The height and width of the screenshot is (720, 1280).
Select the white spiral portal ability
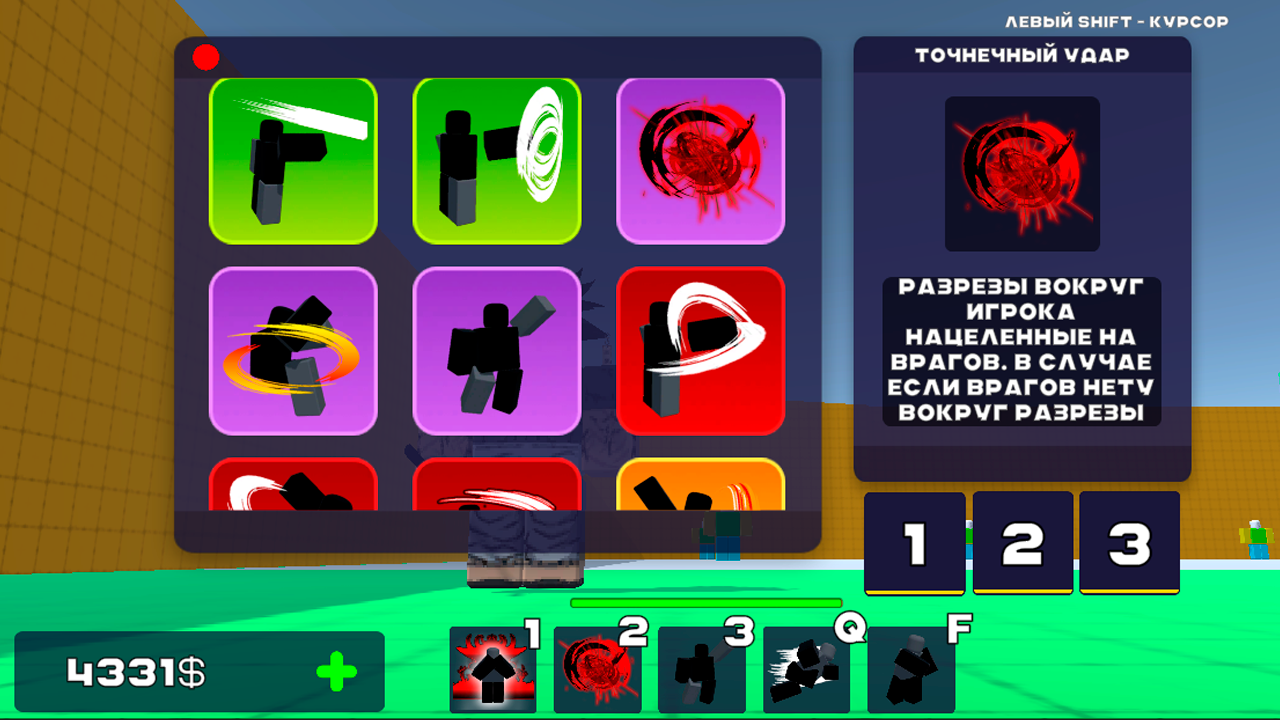click(497, 161)
